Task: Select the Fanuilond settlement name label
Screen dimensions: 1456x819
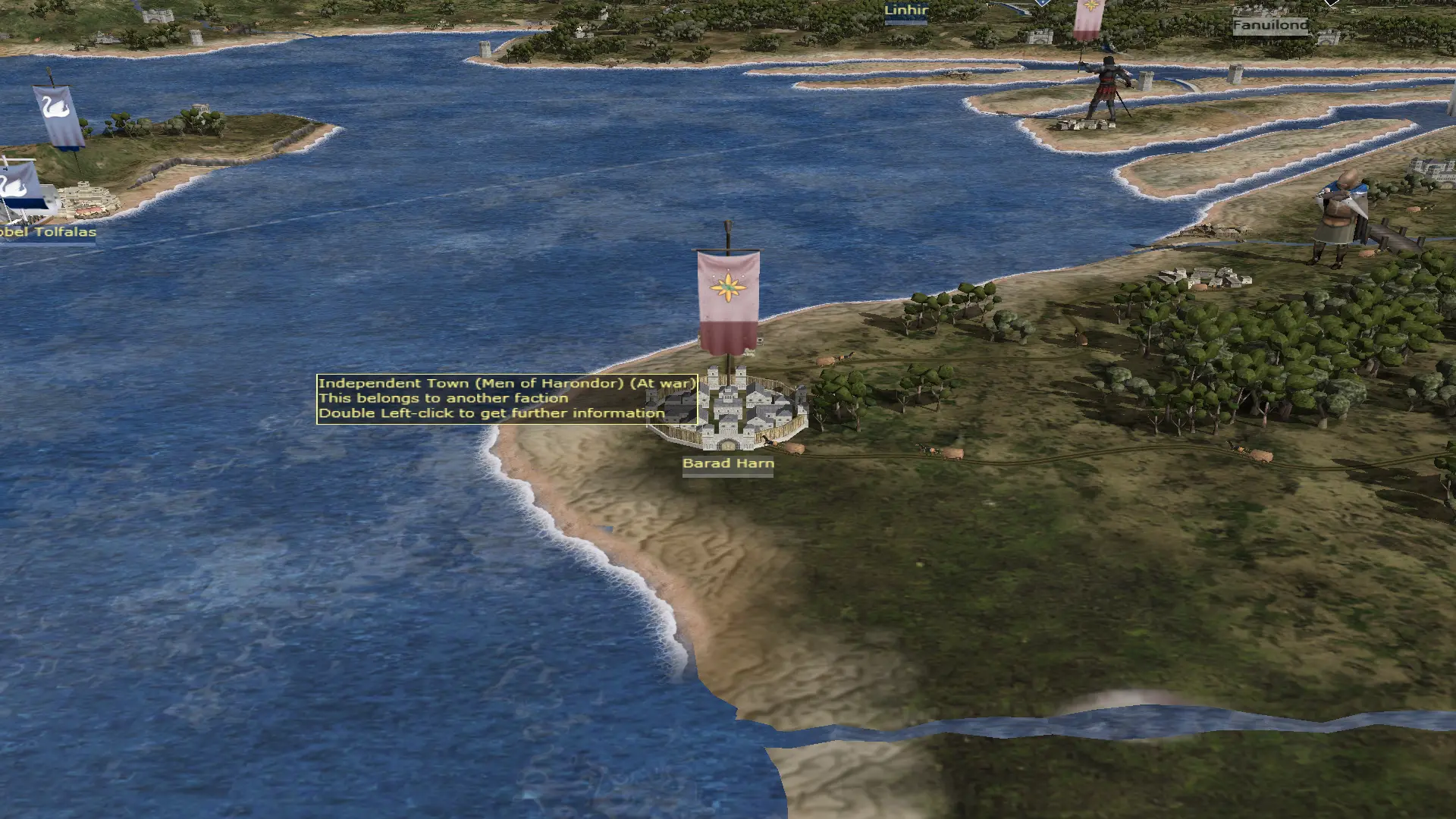Action: pos(1270,25)
